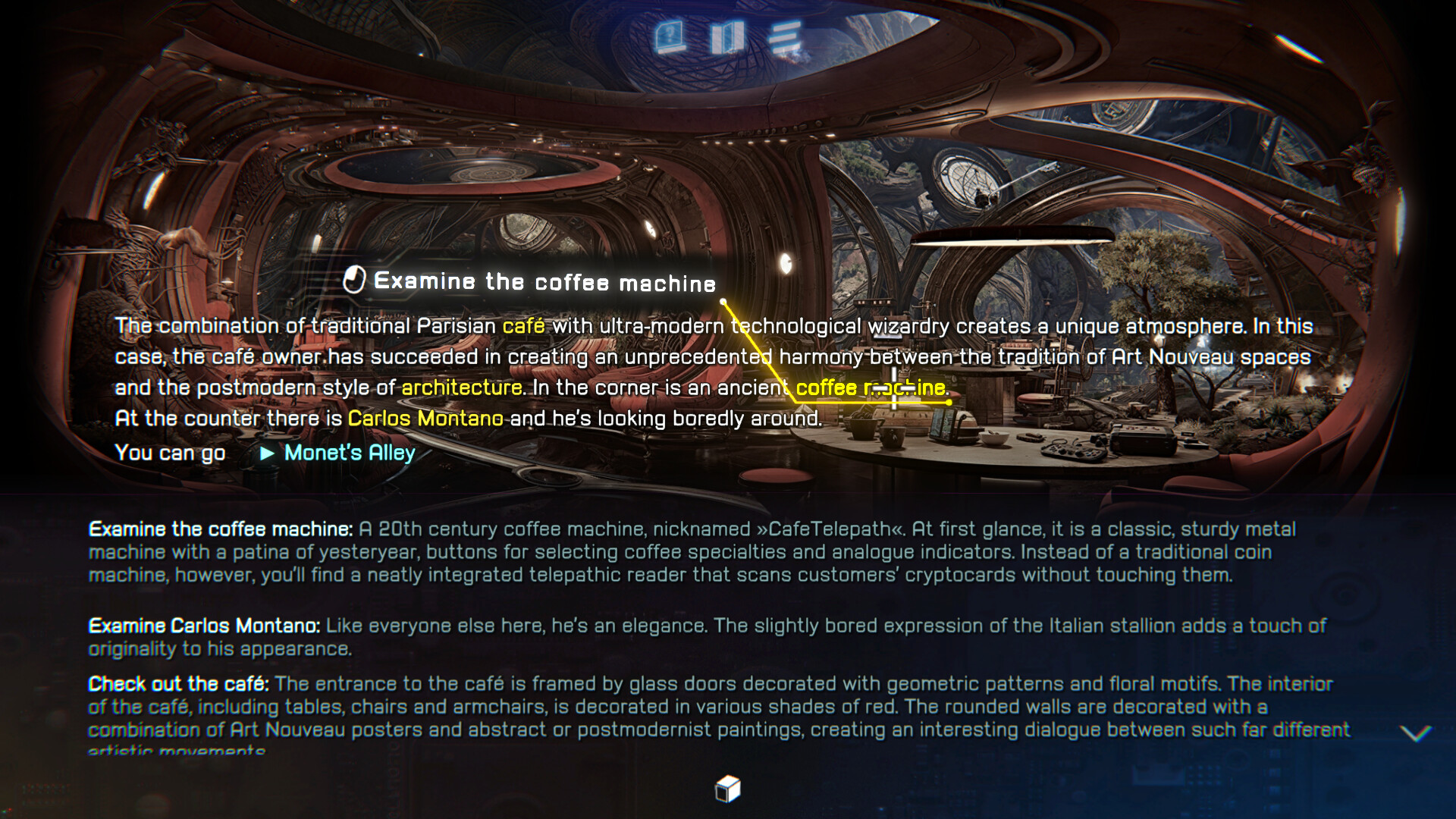Image resolution: width=1456 pixels, height=819 pixels.
Task: Click the 'You can go' label
Action: pos(169,453)
